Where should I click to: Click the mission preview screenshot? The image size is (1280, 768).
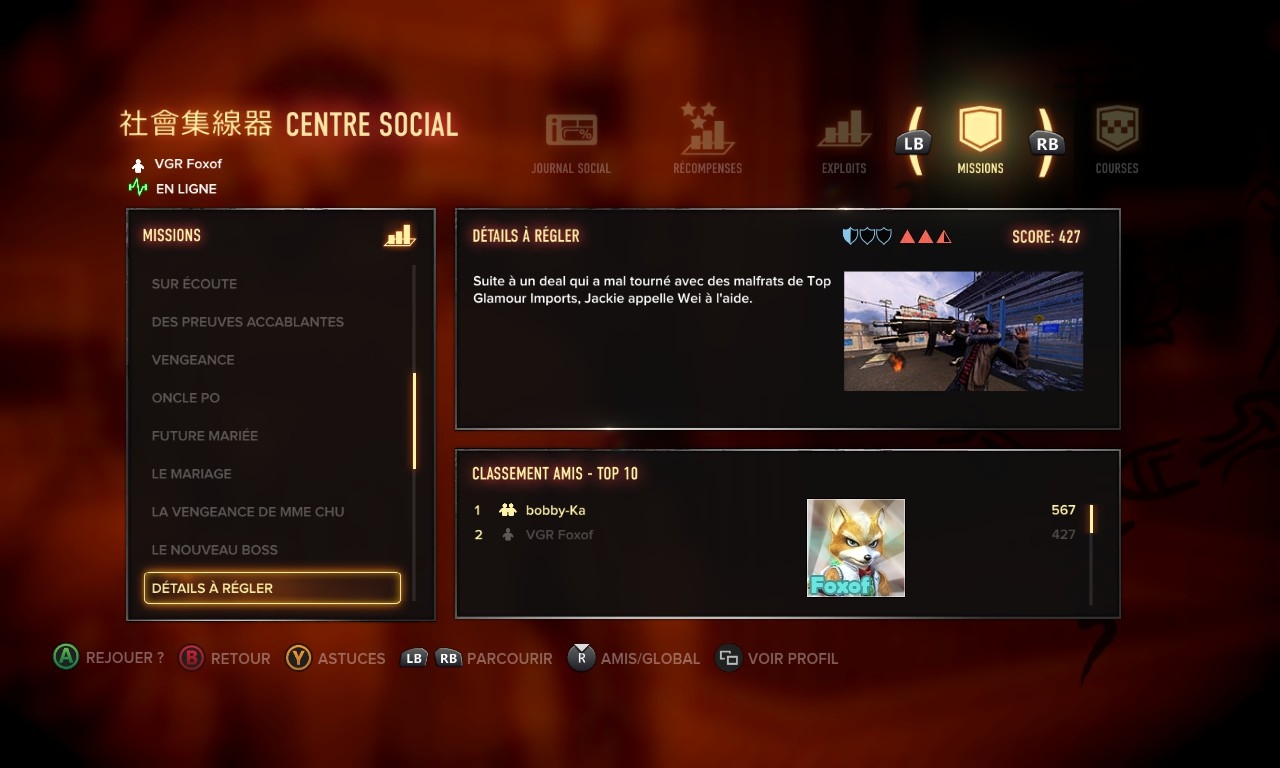[963, 331]
